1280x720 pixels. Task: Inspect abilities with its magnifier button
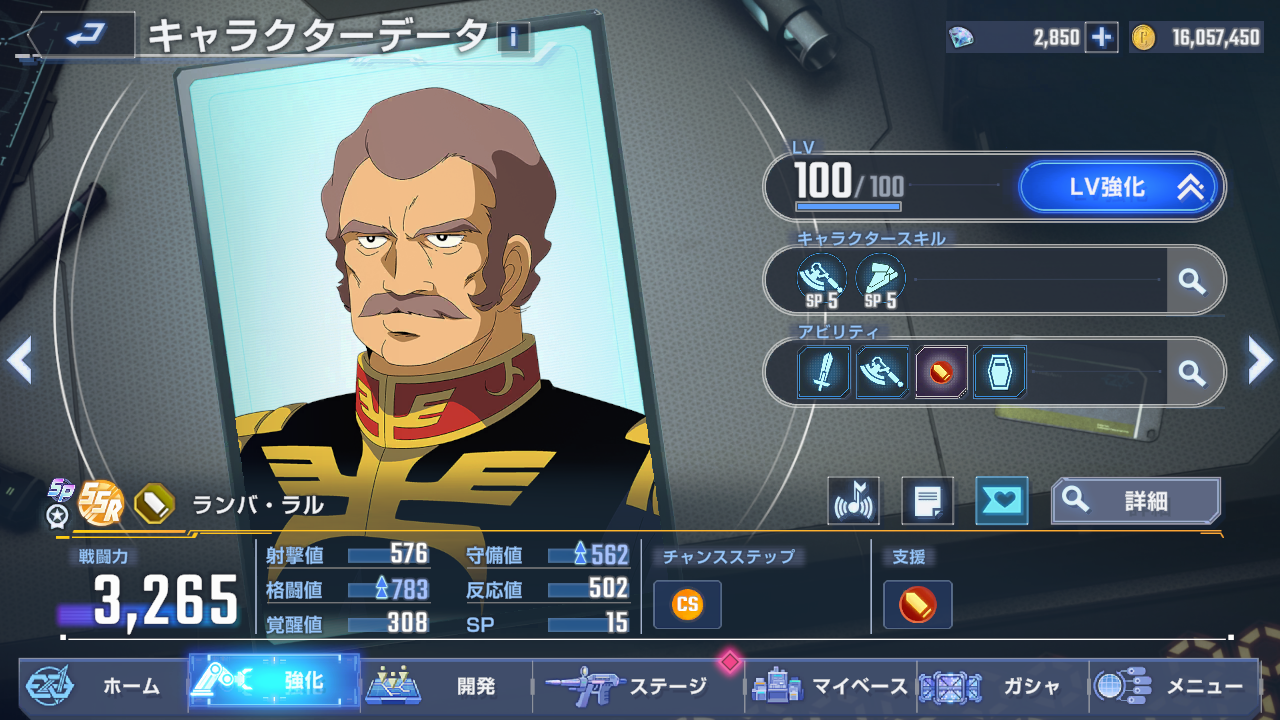click(x=1192, y=373)
